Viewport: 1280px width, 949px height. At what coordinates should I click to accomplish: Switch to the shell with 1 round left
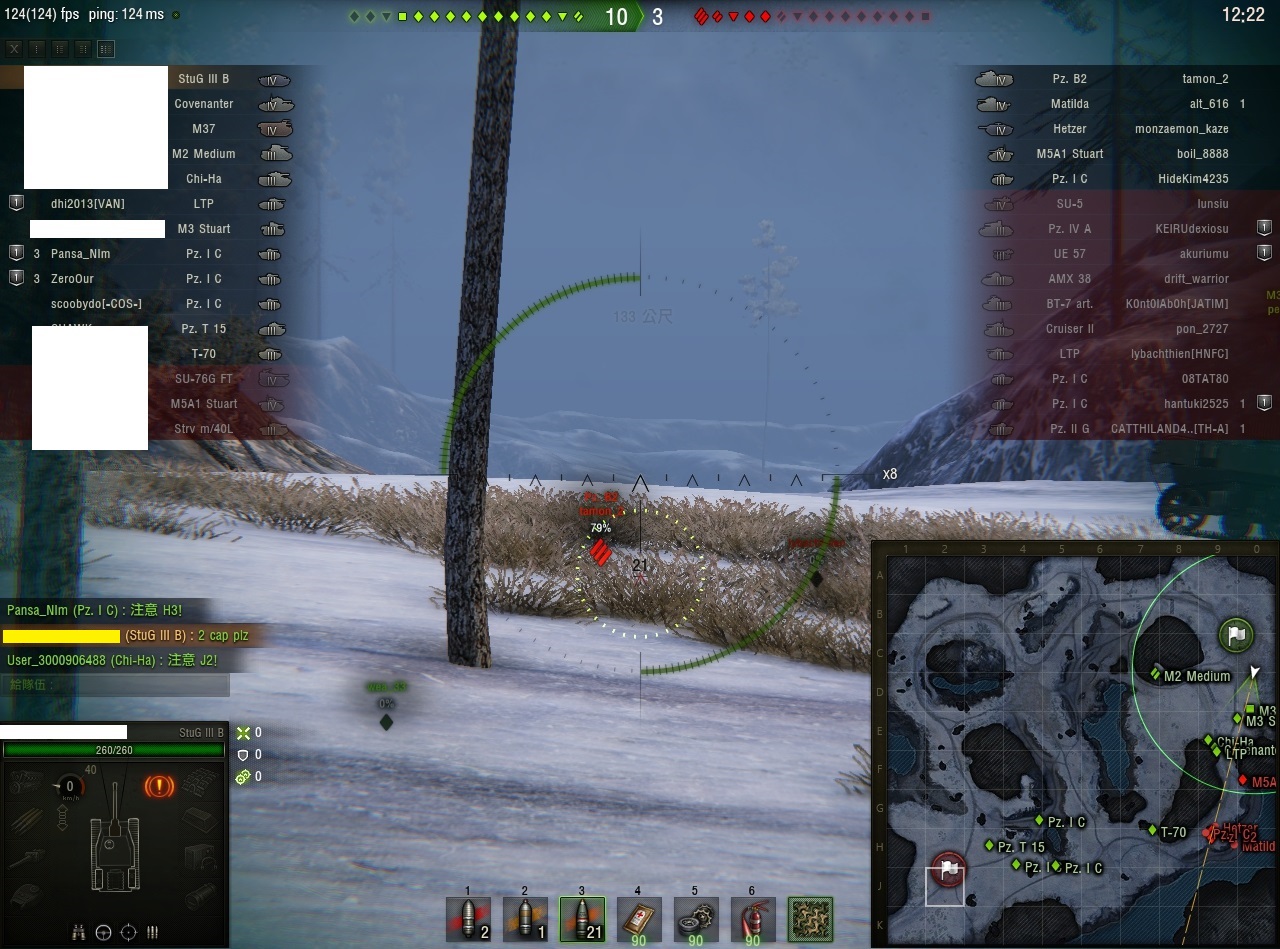(524, 919)
